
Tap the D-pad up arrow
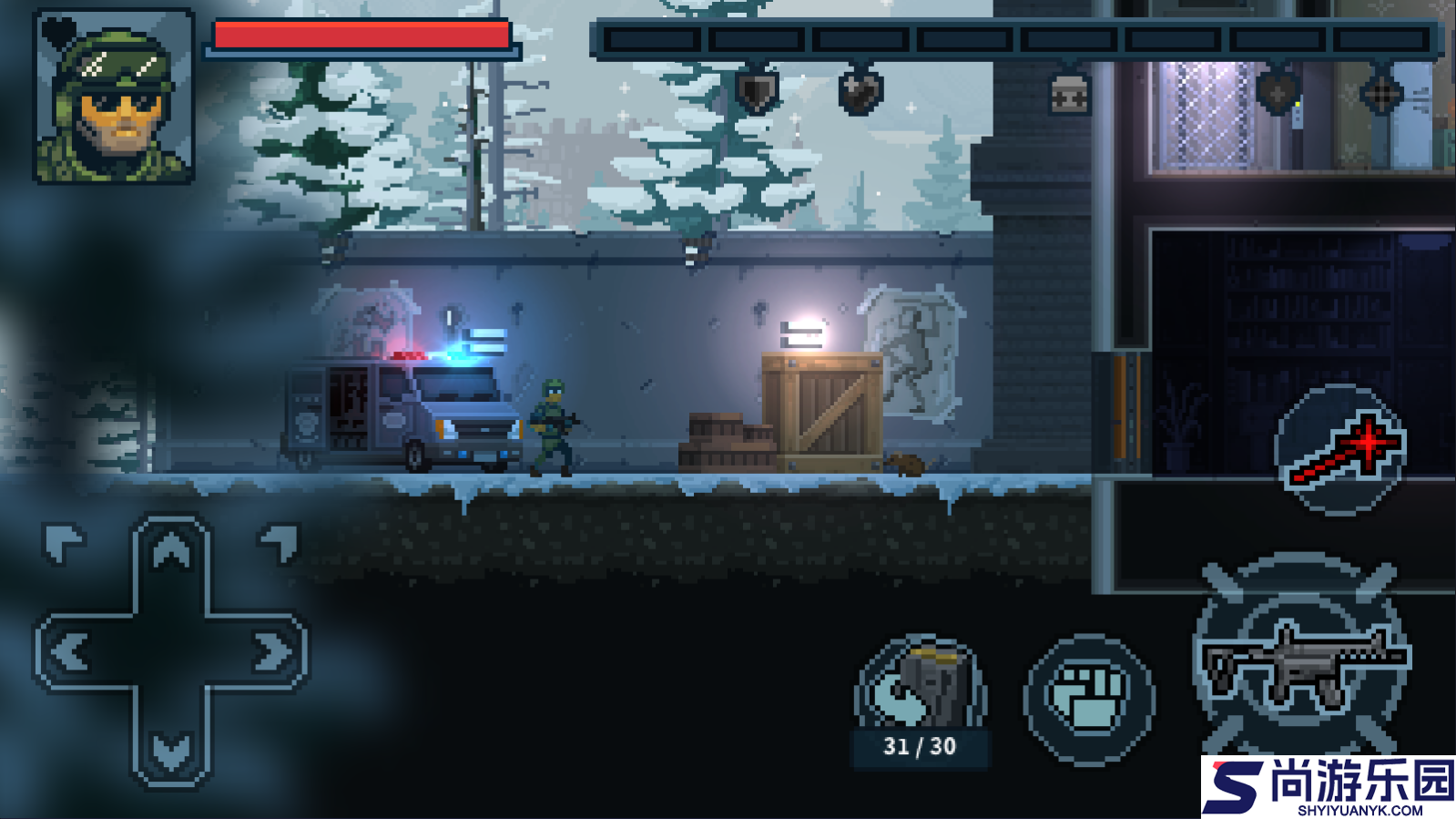pos(171,552)
